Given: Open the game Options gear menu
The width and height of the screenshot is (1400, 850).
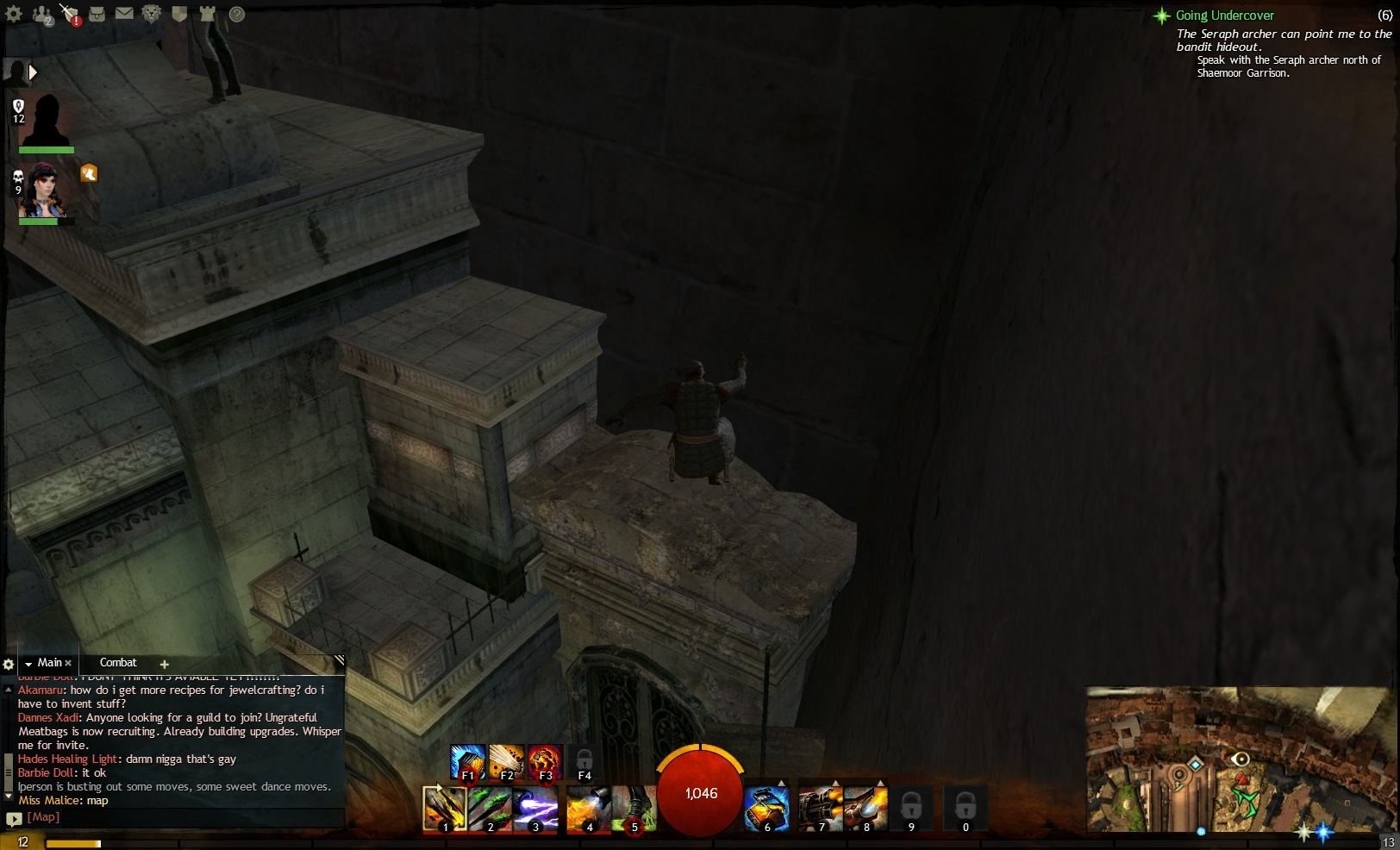Looking at the screenshot, I should (14, 14).
